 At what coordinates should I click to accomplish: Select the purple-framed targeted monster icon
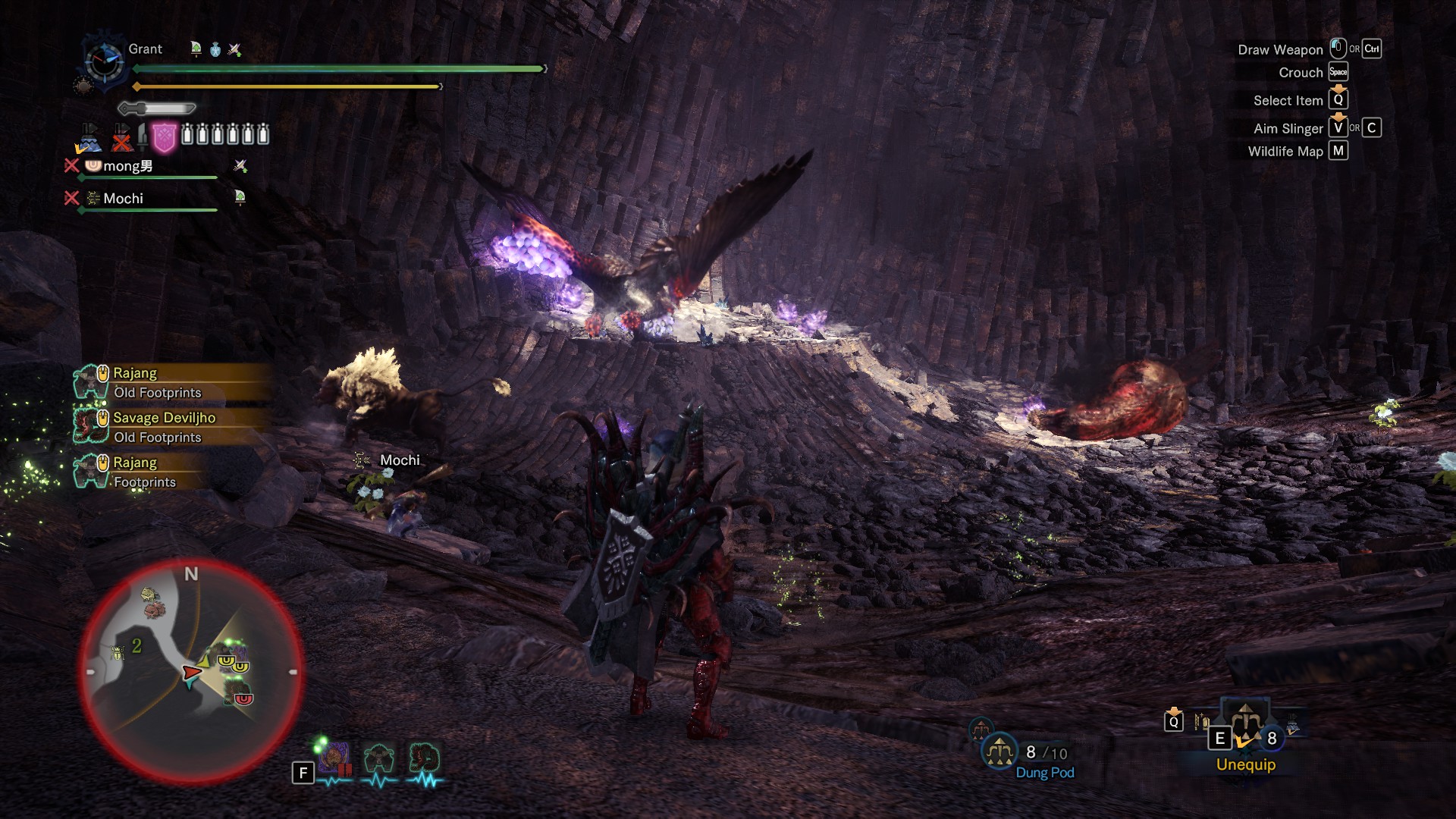334,758
